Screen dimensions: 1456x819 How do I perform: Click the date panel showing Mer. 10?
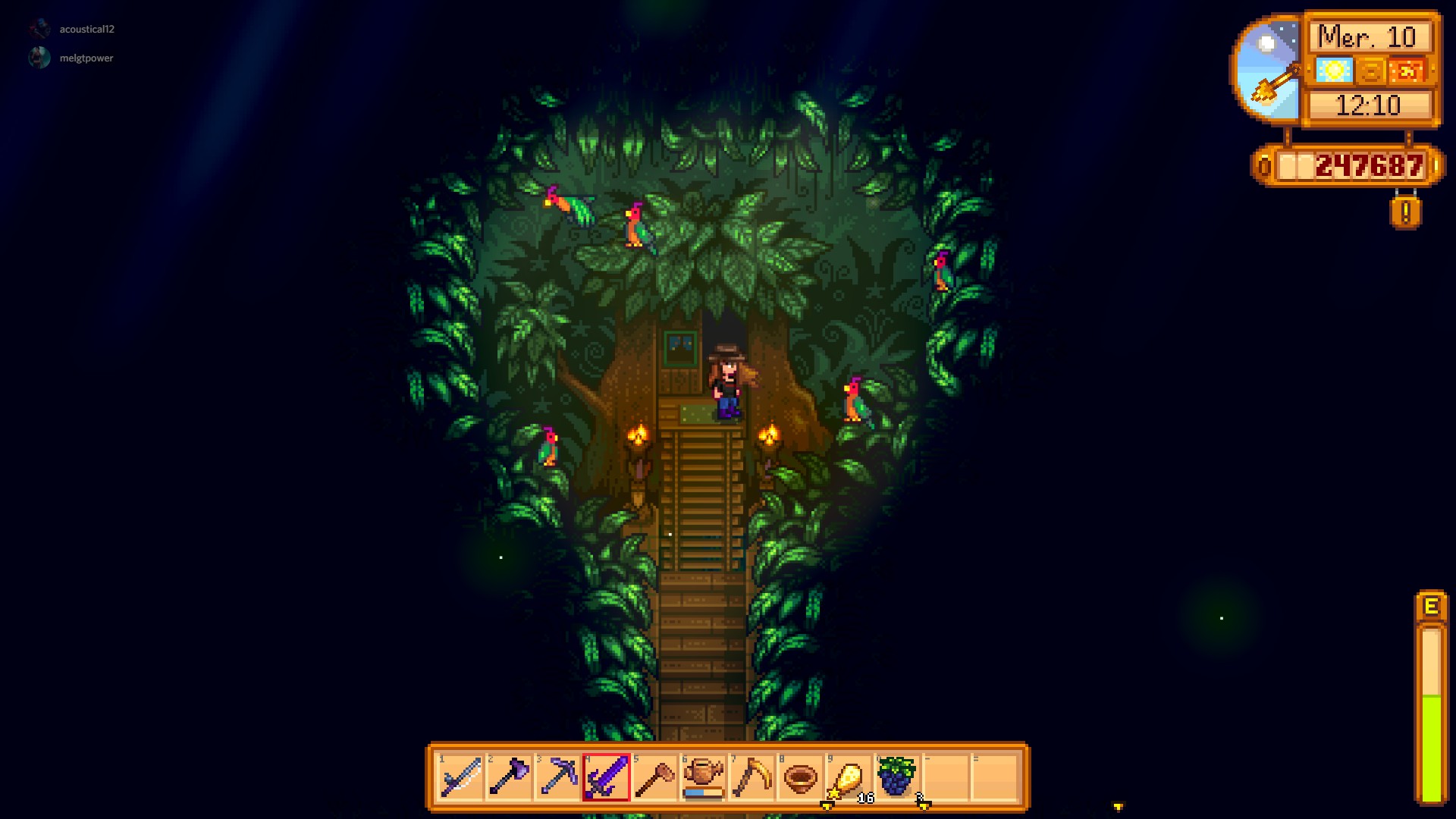pyautogui.click(x=1368, y=35)
